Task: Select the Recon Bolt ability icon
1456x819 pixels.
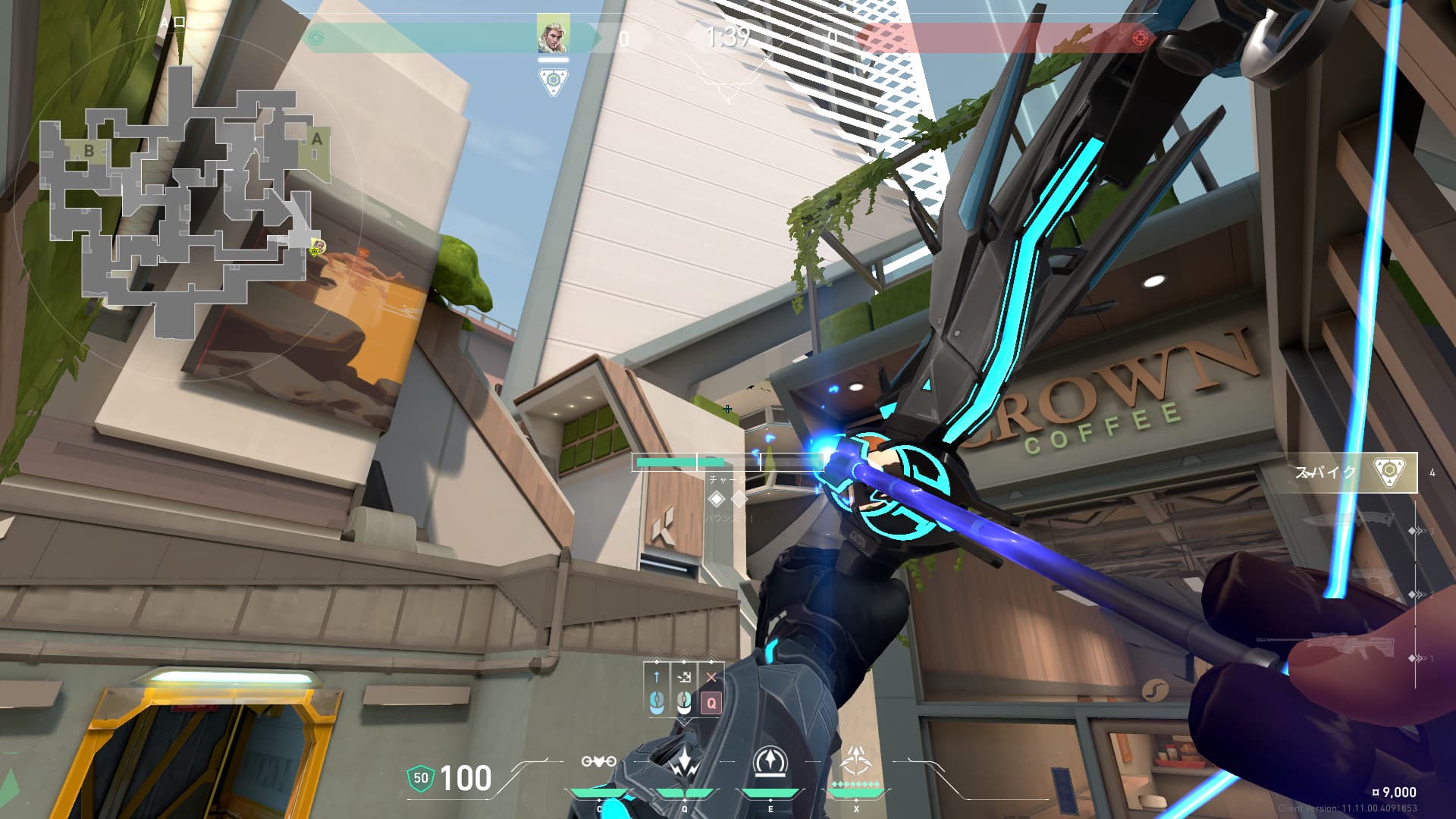Action: pyautogui.click(x=770, y=761)
